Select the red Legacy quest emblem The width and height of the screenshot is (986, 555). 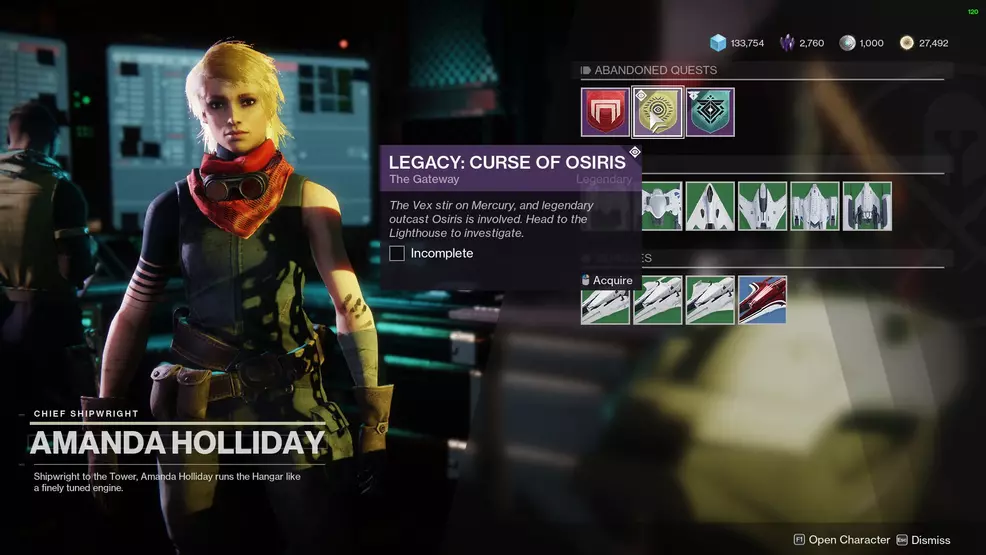[x=605, y=112]
